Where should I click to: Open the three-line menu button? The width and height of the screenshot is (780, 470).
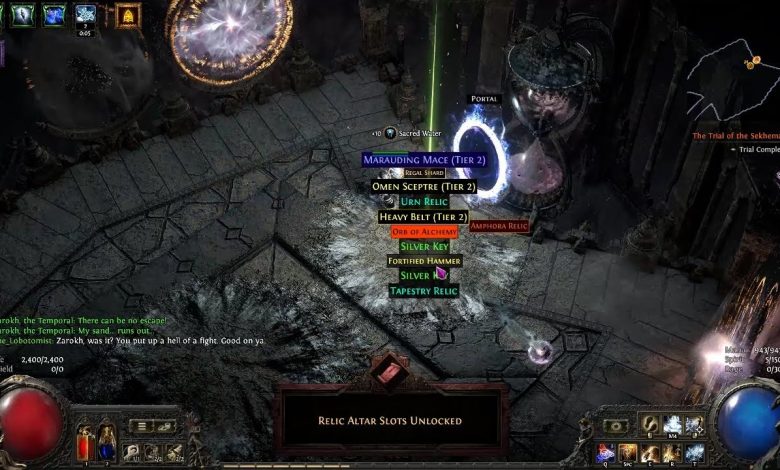142,426
